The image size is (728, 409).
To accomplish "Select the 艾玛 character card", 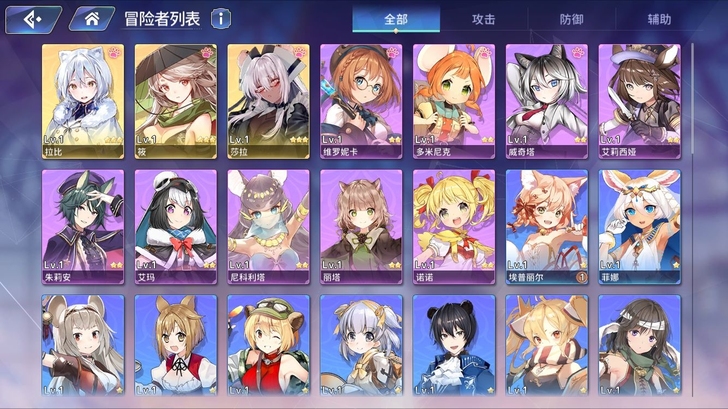I will click(x=175, y=226).
